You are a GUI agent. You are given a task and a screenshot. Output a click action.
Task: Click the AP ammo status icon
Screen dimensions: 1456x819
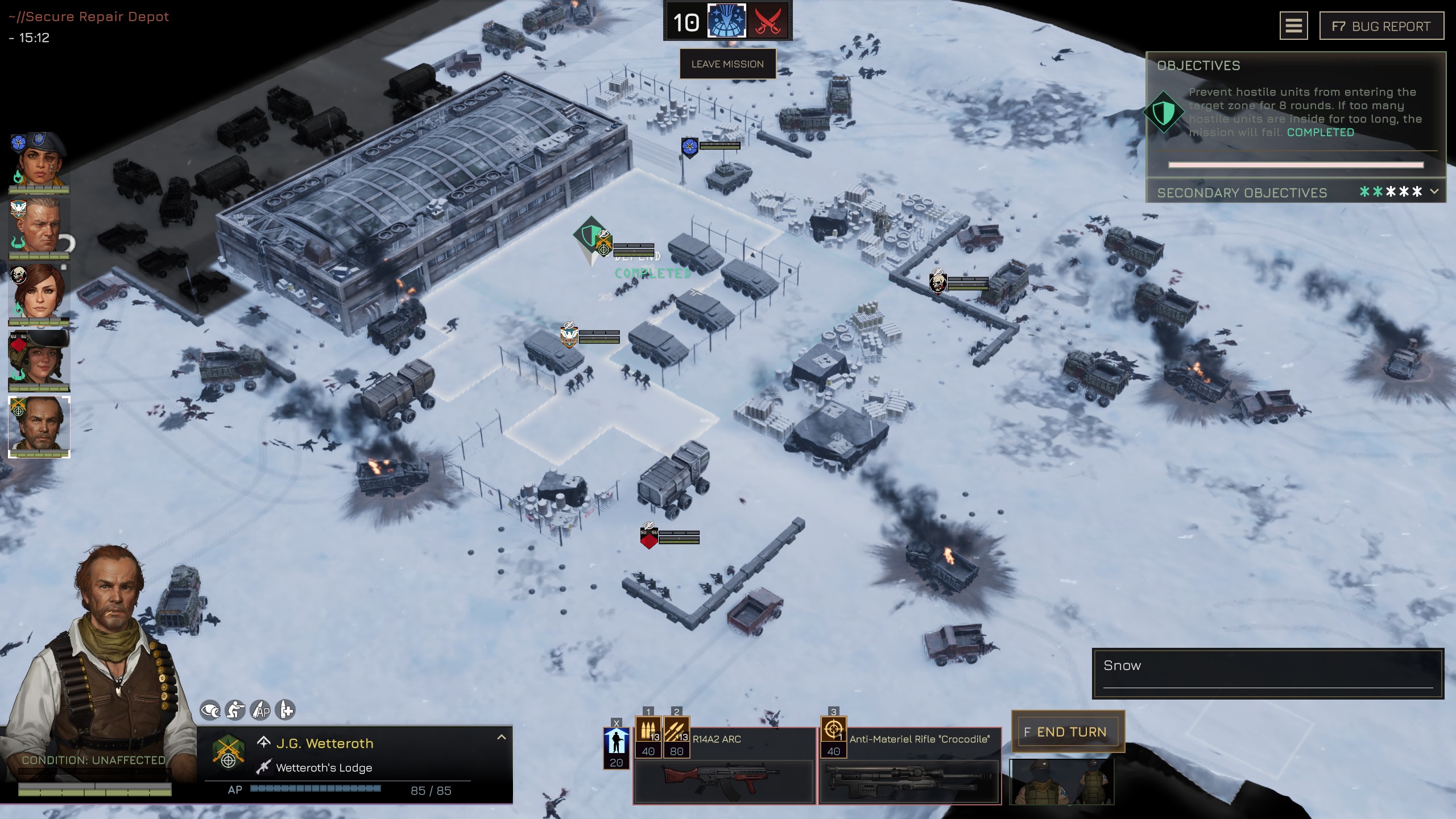pos(260,710)
